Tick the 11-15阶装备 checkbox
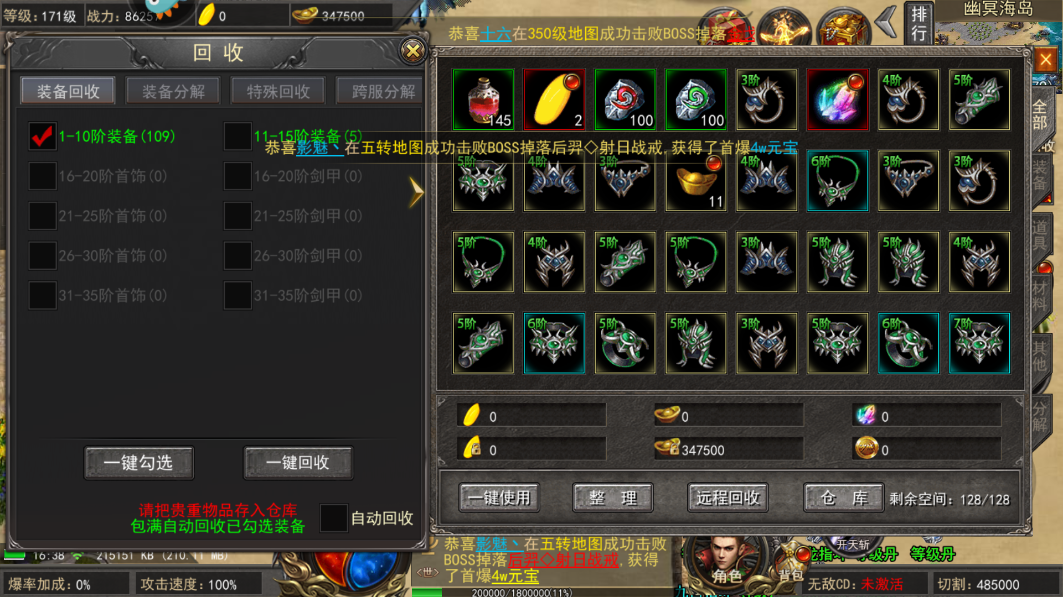The width and height of the screenshot is (1063, 597). click(237, 136)
